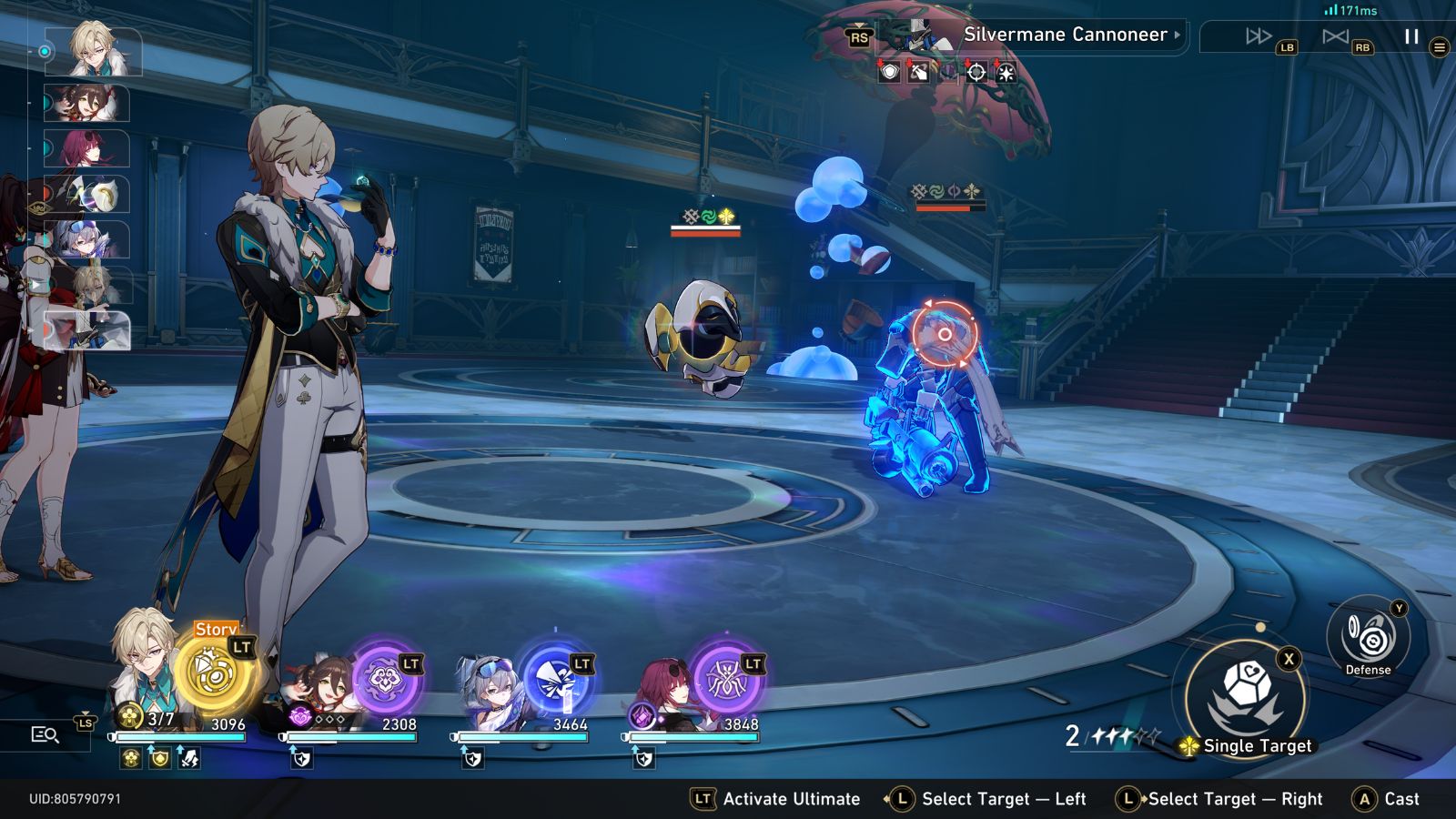Activate the Defense skill
Screen dimensions: 1456x819
[1368, 638]
